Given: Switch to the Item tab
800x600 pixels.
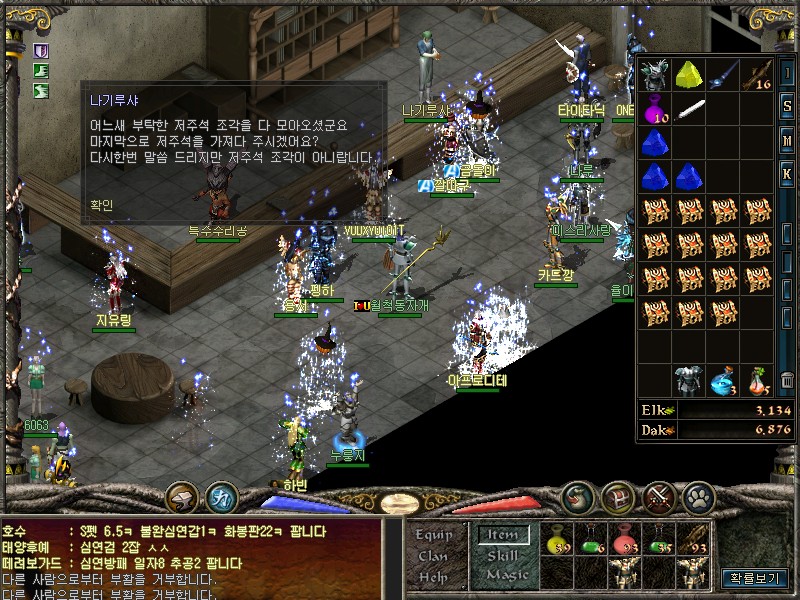Looking at the screenshot, I should 503,536.
